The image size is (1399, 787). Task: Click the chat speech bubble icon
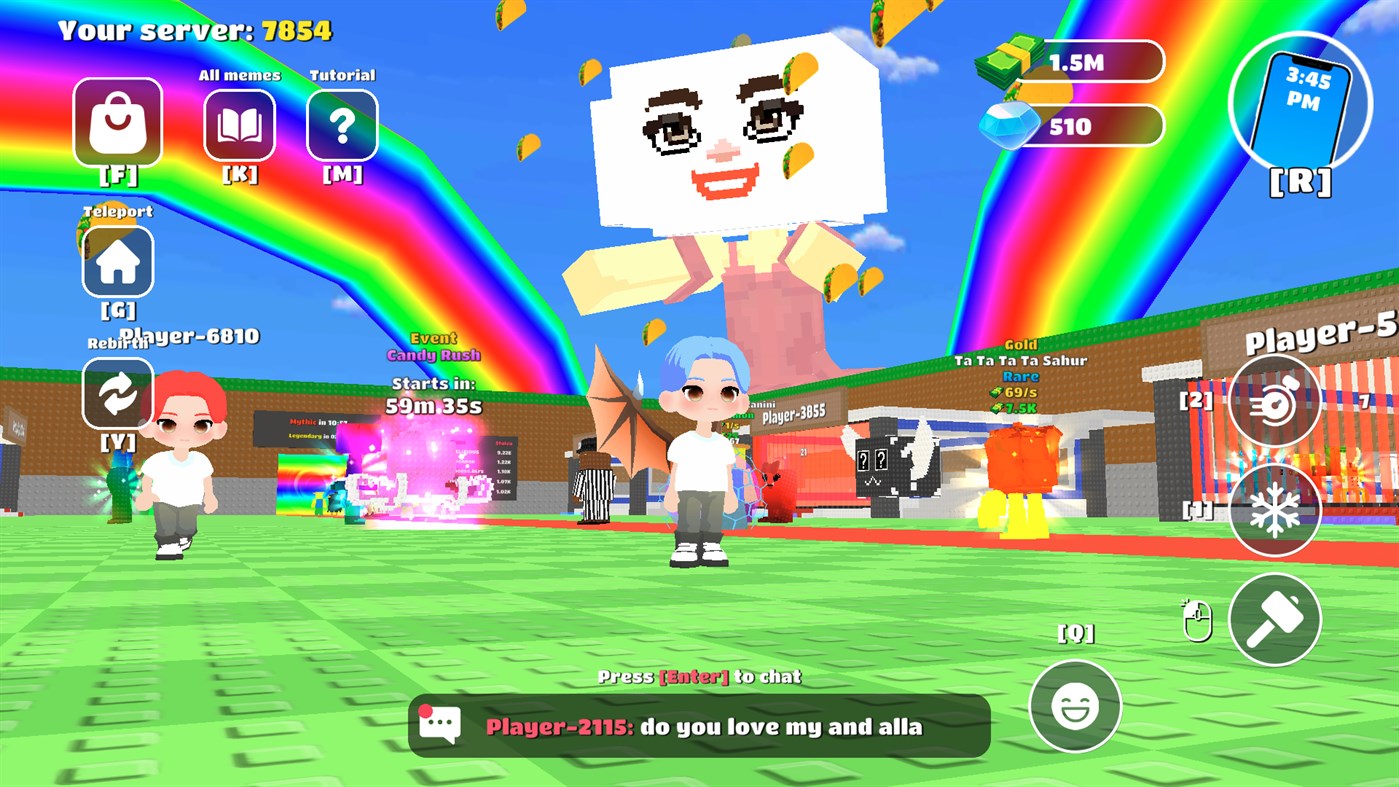[438, 722]
